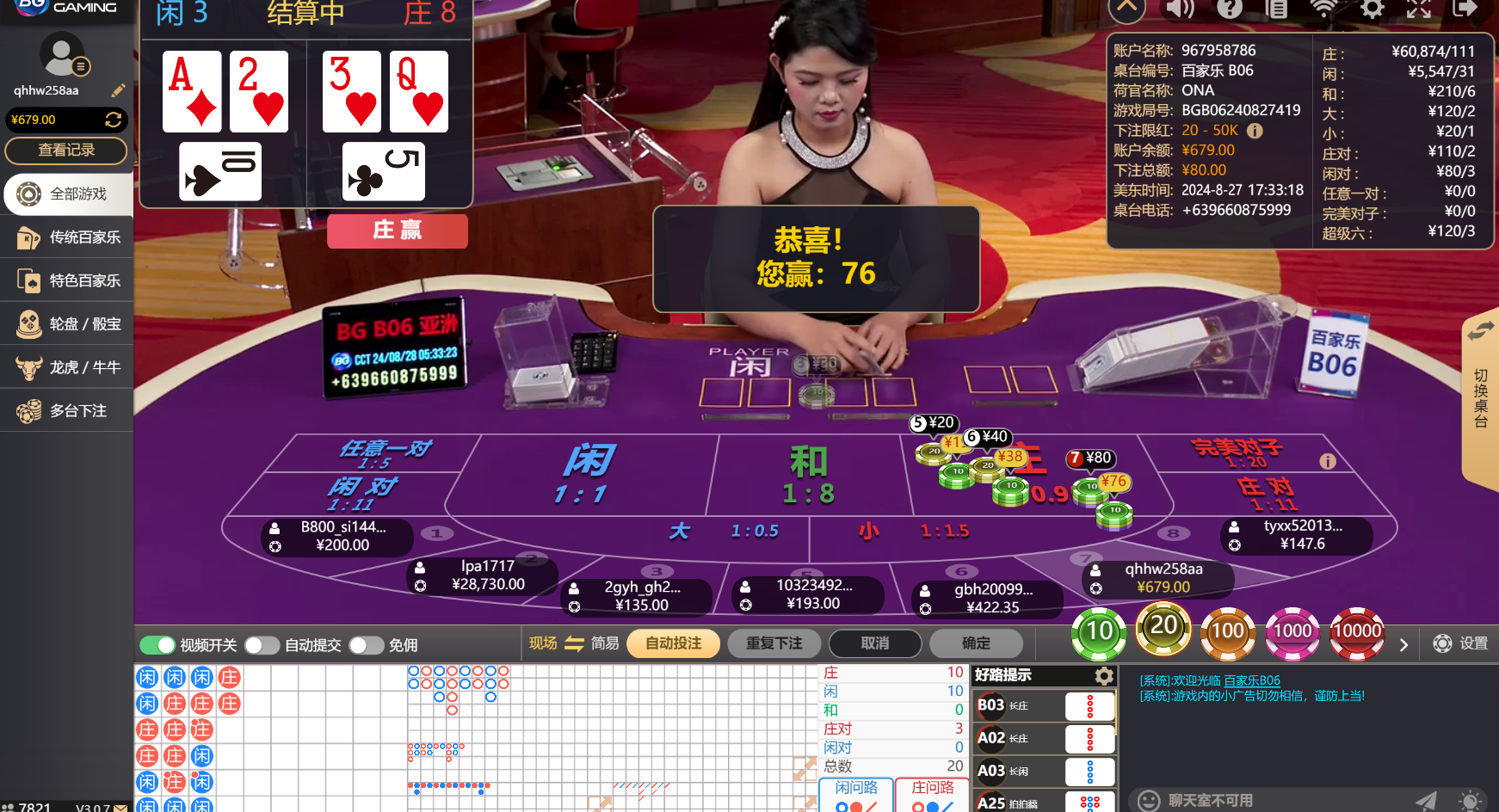Expand more chip denominations with the arrow
Screen dimensions: 1499x812
coord(1403,643)
